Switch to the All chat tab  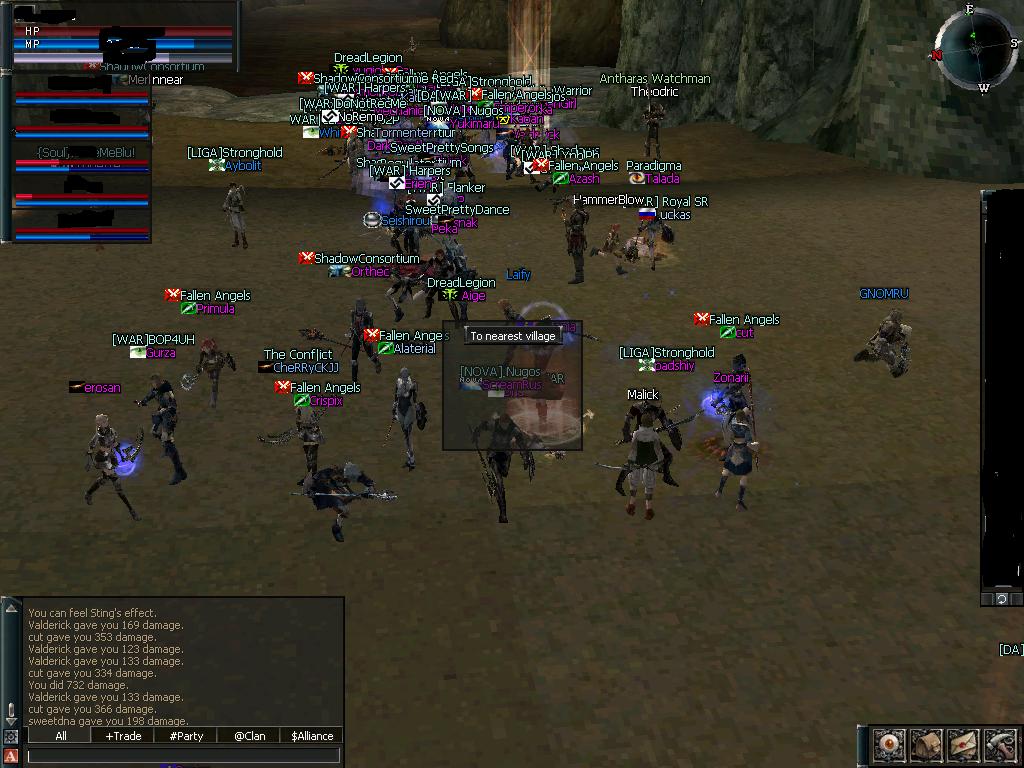click(x=61, y=736)
